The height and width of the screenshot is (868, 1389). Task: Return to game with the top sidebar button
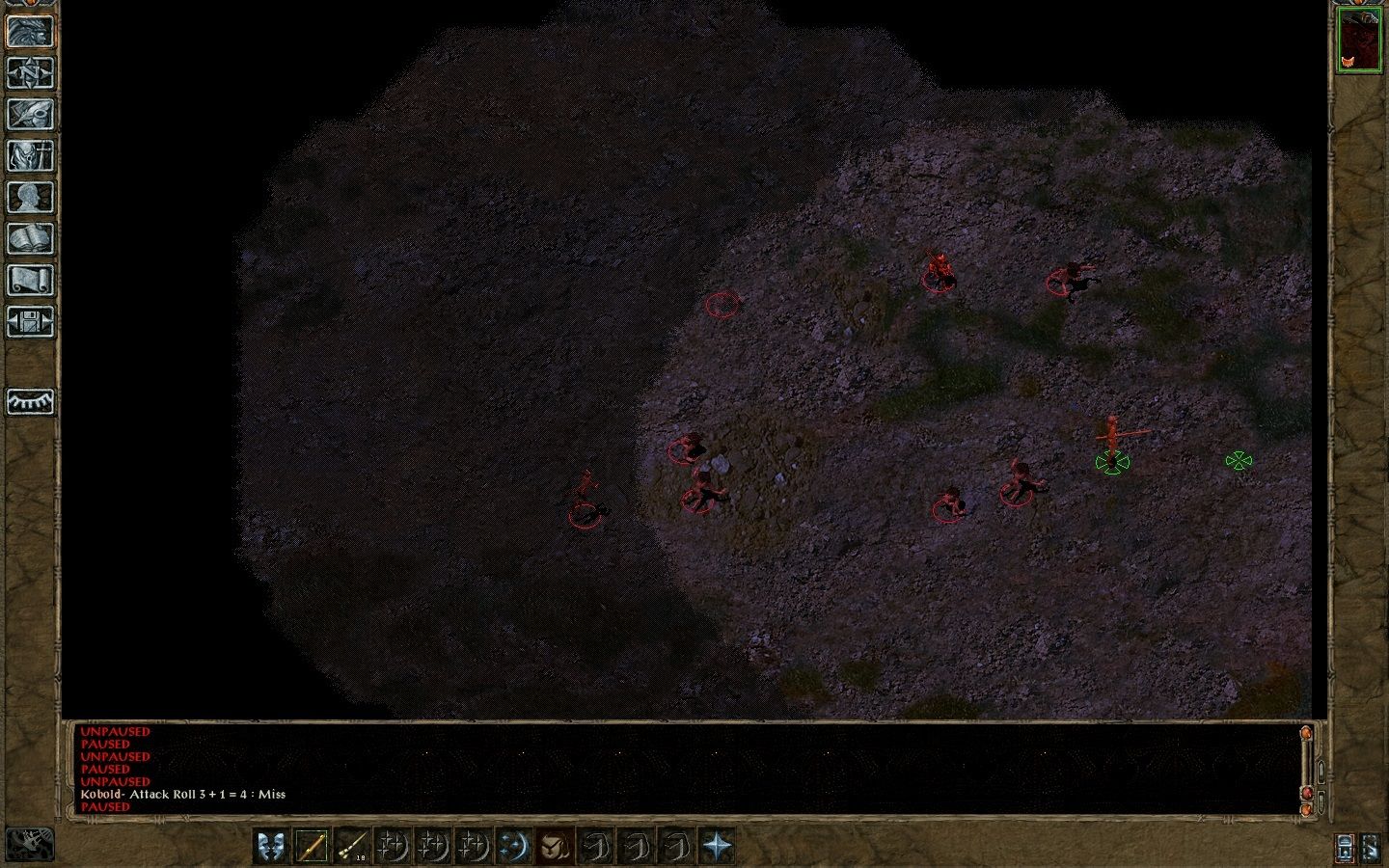click(30, 31)
